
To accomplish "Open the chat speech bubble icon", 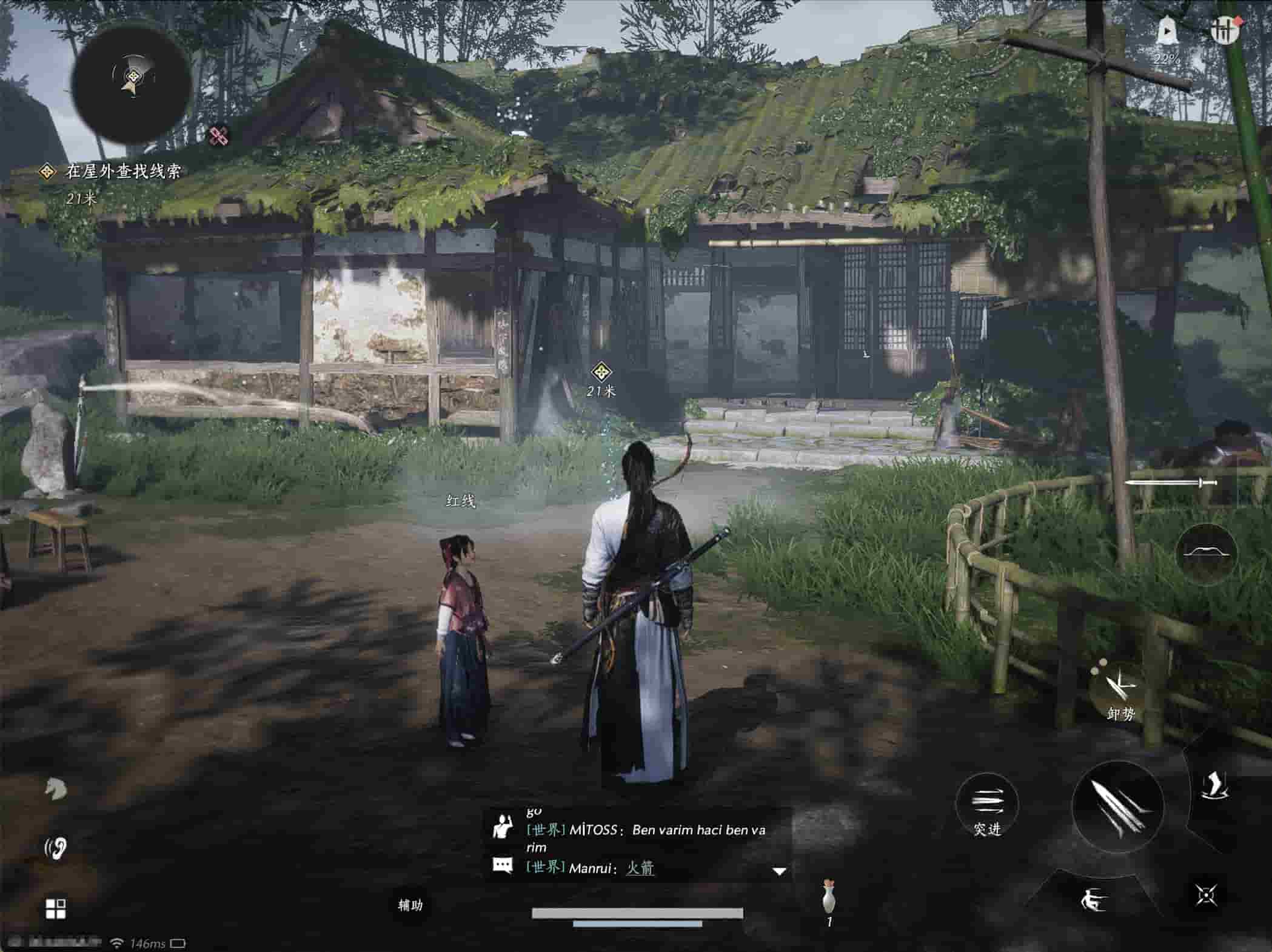I will (x=503, y=865).
